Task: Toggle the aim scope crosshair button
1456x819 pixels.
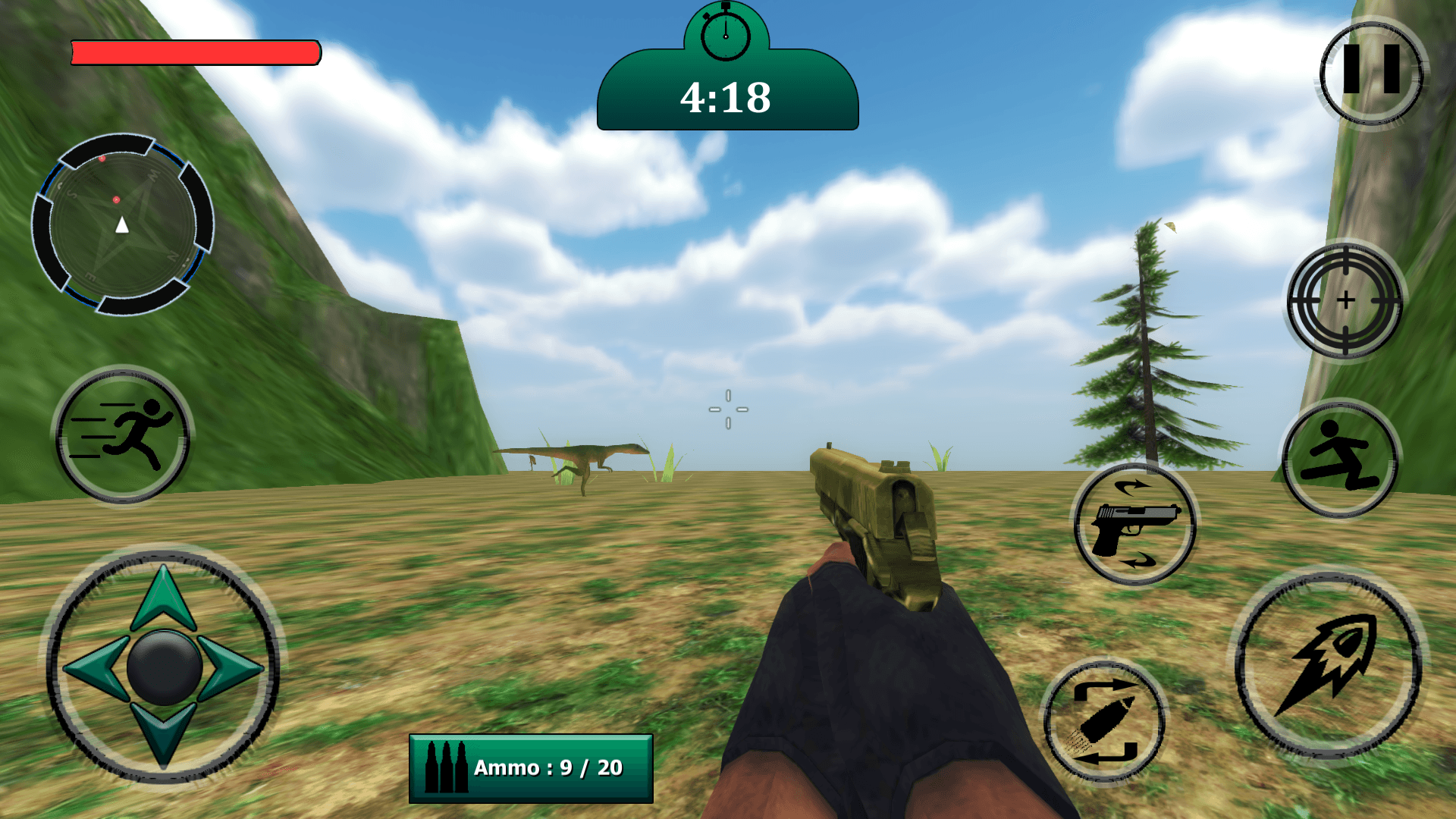Action: [x=1345, y=300]
